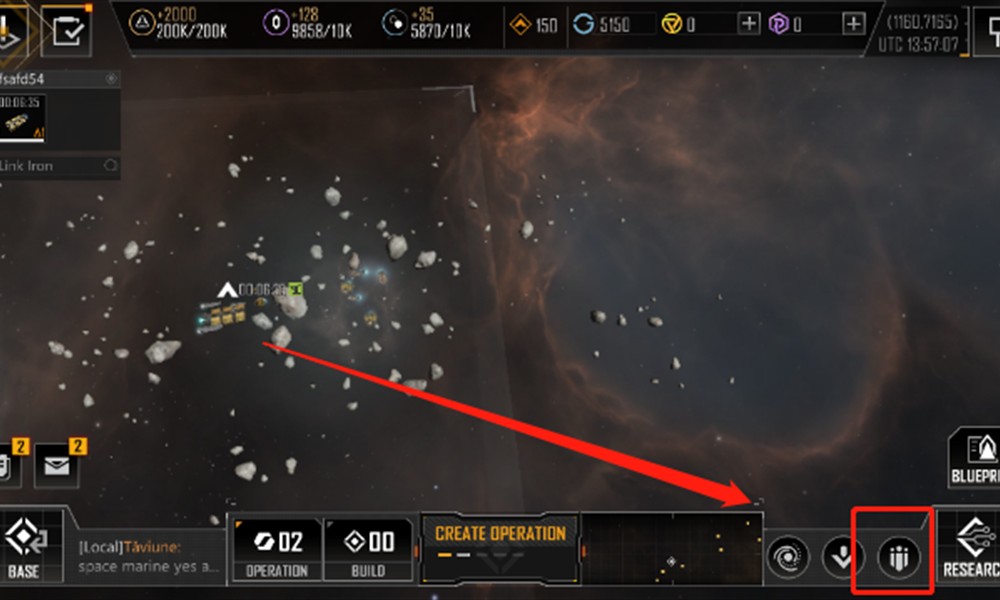Open the mail envelope icon
The width and height of the screenshot is (1000, 600).
[x=58, y=464]
